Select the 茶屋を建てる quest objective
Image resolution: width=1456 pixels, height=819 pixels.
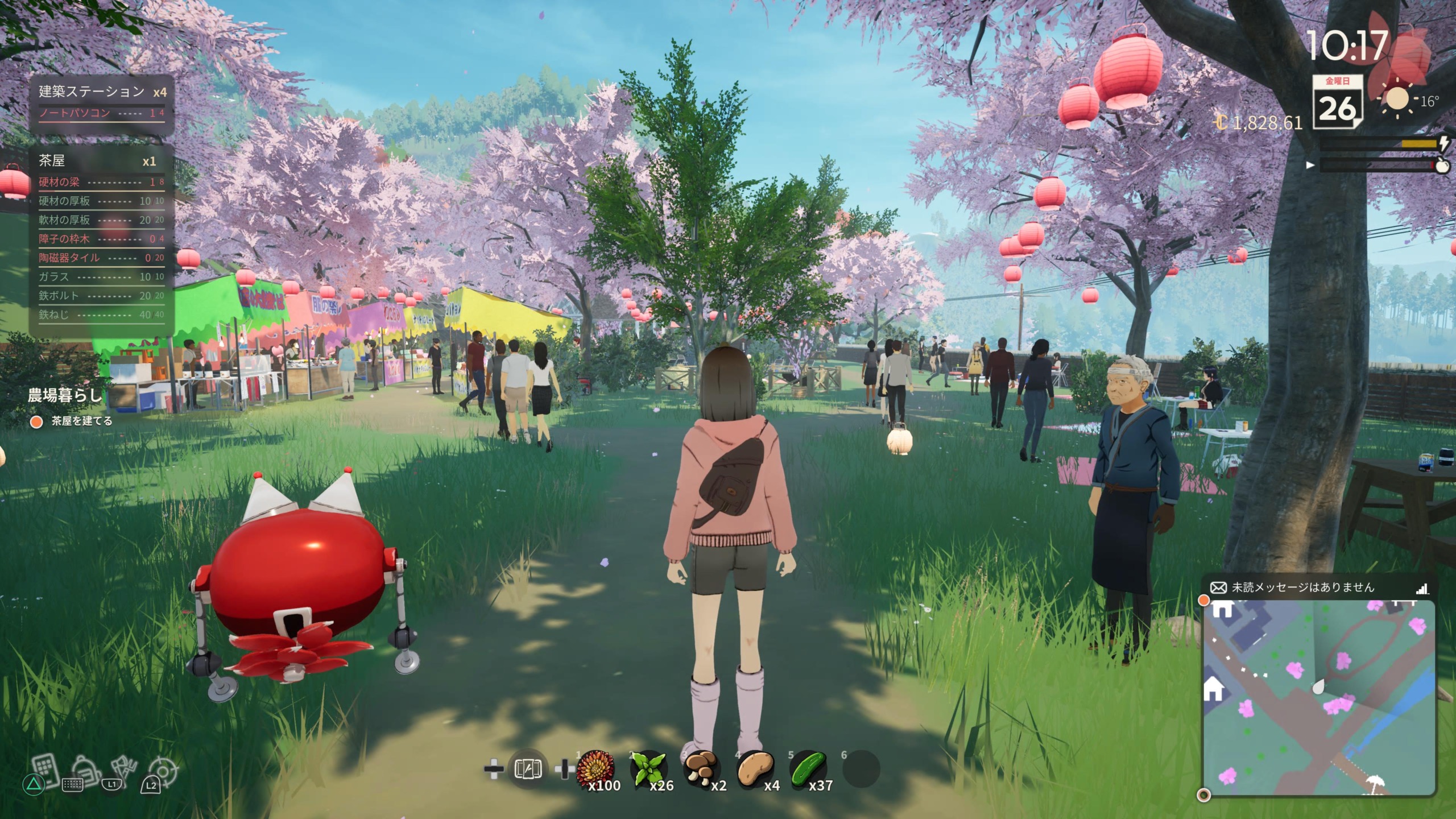81,421
